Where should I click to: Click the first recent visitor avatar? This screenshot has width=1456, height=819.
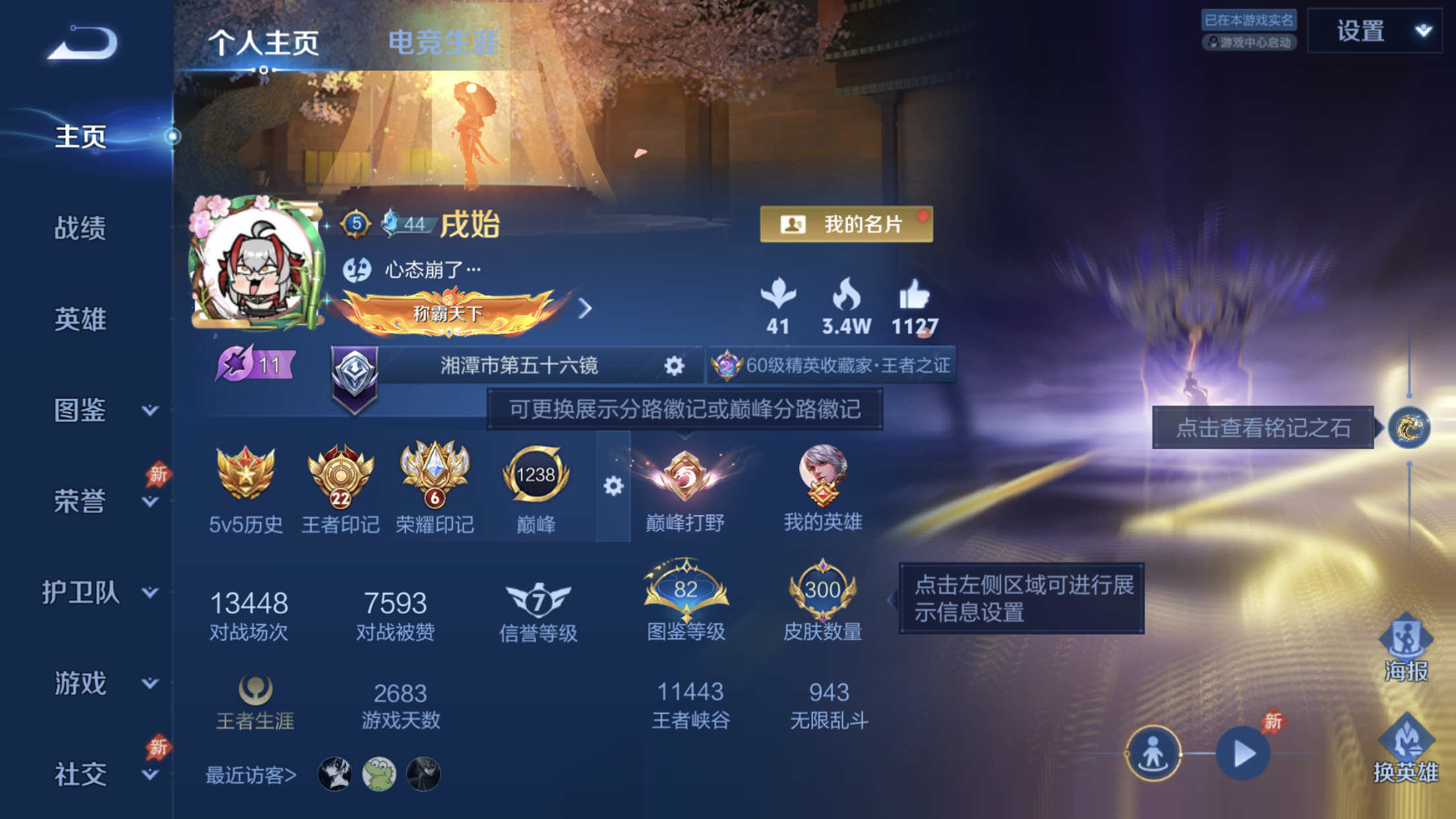334,775
